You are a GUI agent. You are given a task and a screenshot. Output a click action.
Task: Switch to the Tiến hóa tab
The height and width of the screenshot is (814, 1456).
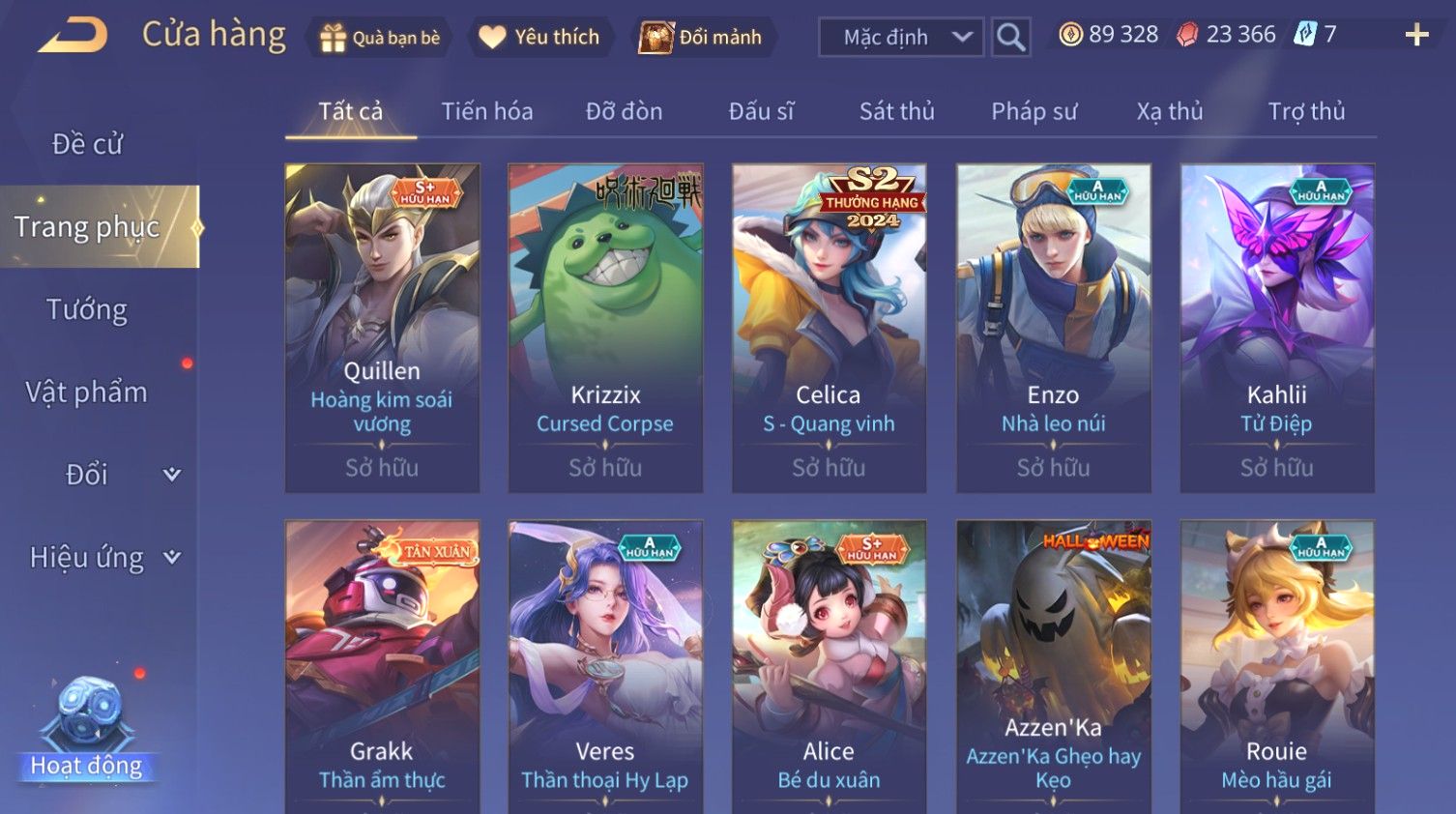coord(487,111)
